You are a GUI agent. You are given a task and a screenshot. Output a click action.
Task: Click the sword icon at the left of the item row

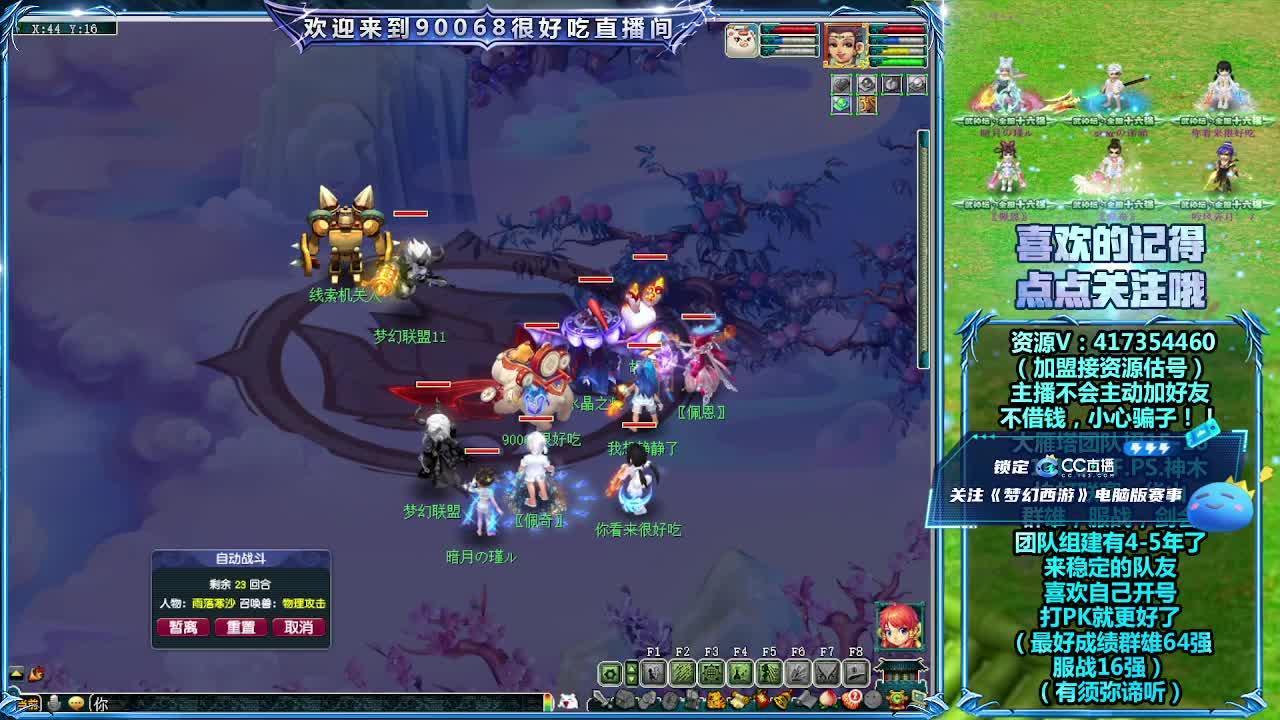pyautogui.click(x=598, y=700)
